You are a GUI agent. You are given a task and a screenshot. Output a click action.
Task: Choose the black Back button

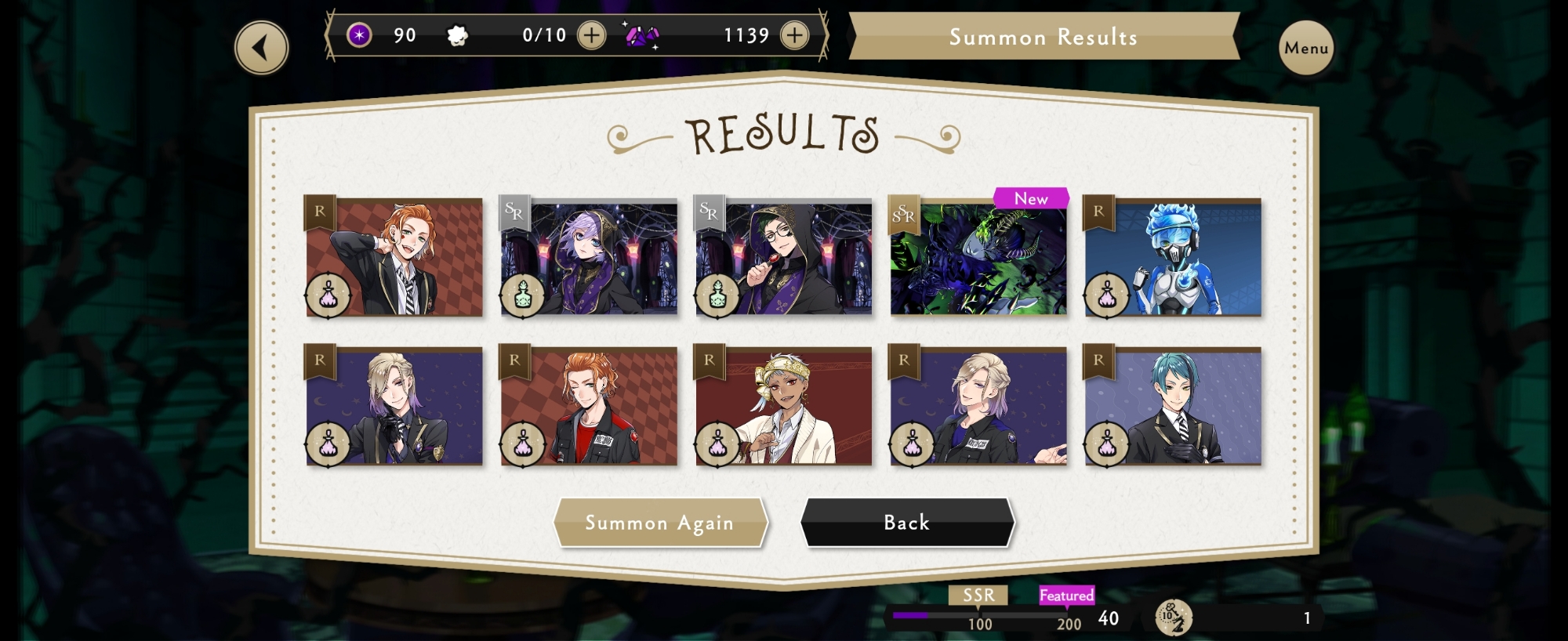tap(907, 523)
